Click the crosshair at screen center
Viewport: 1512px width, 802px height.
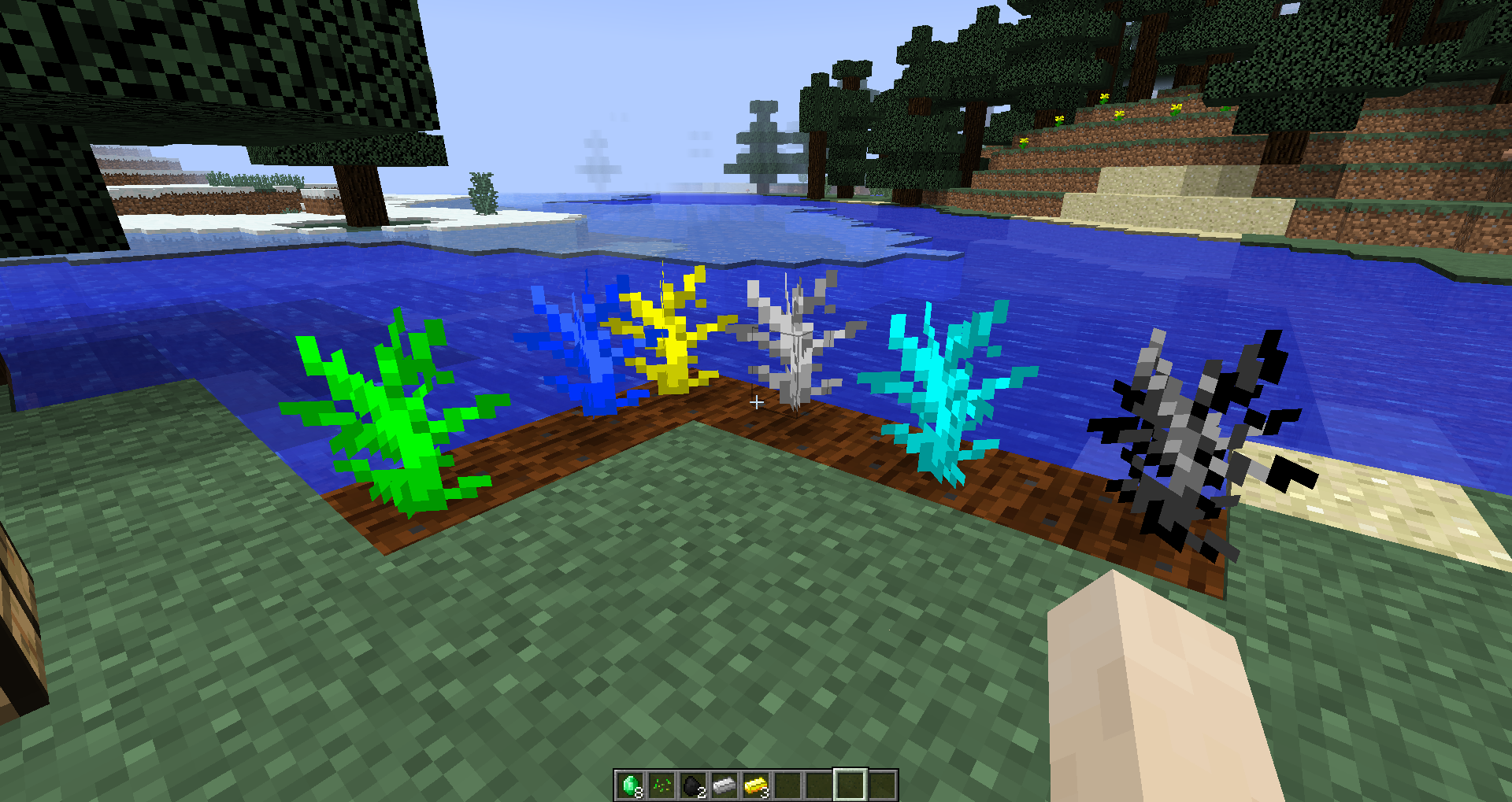(756, 403)
